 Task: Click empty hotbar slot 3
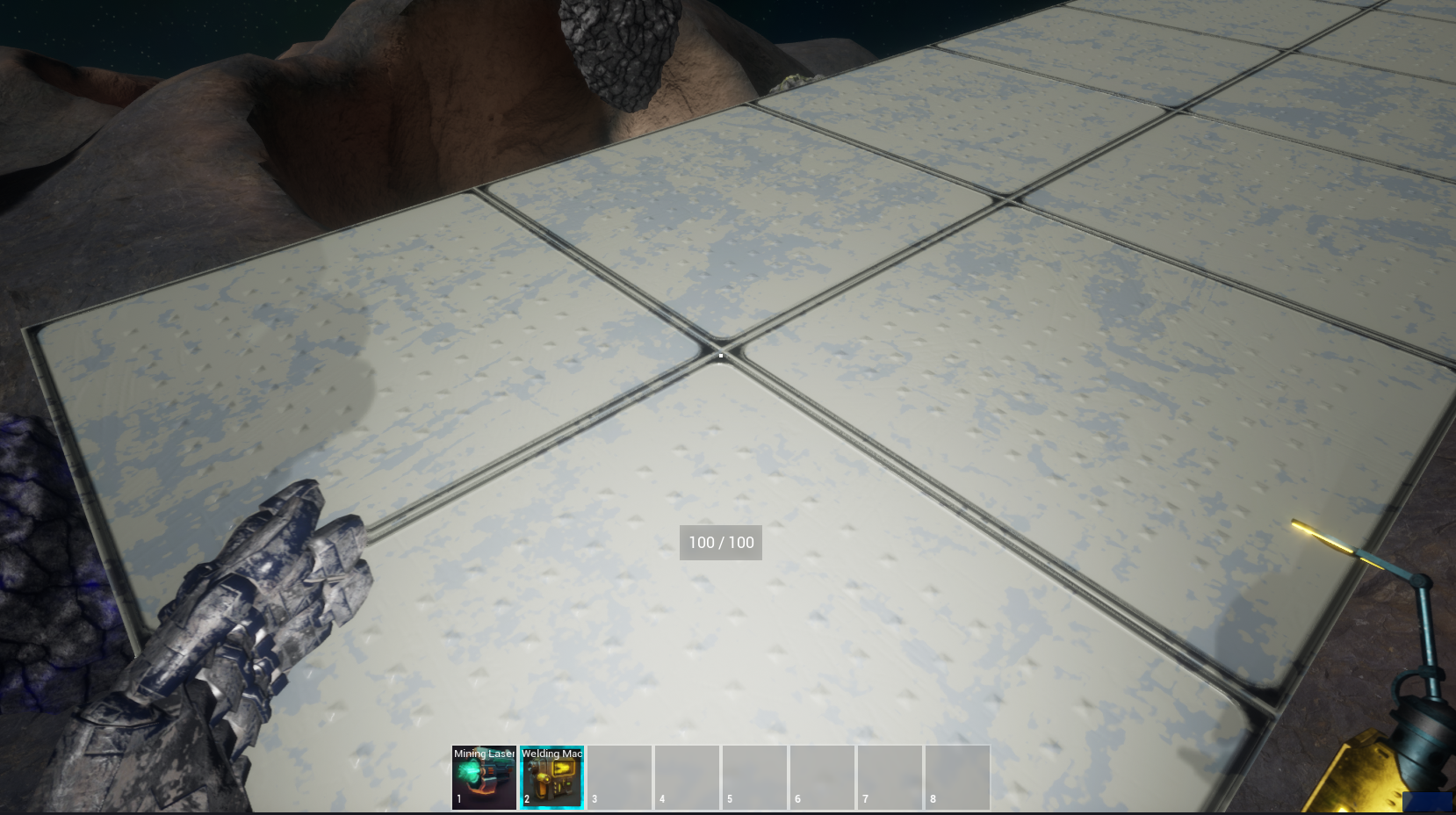tap(619, 776)
